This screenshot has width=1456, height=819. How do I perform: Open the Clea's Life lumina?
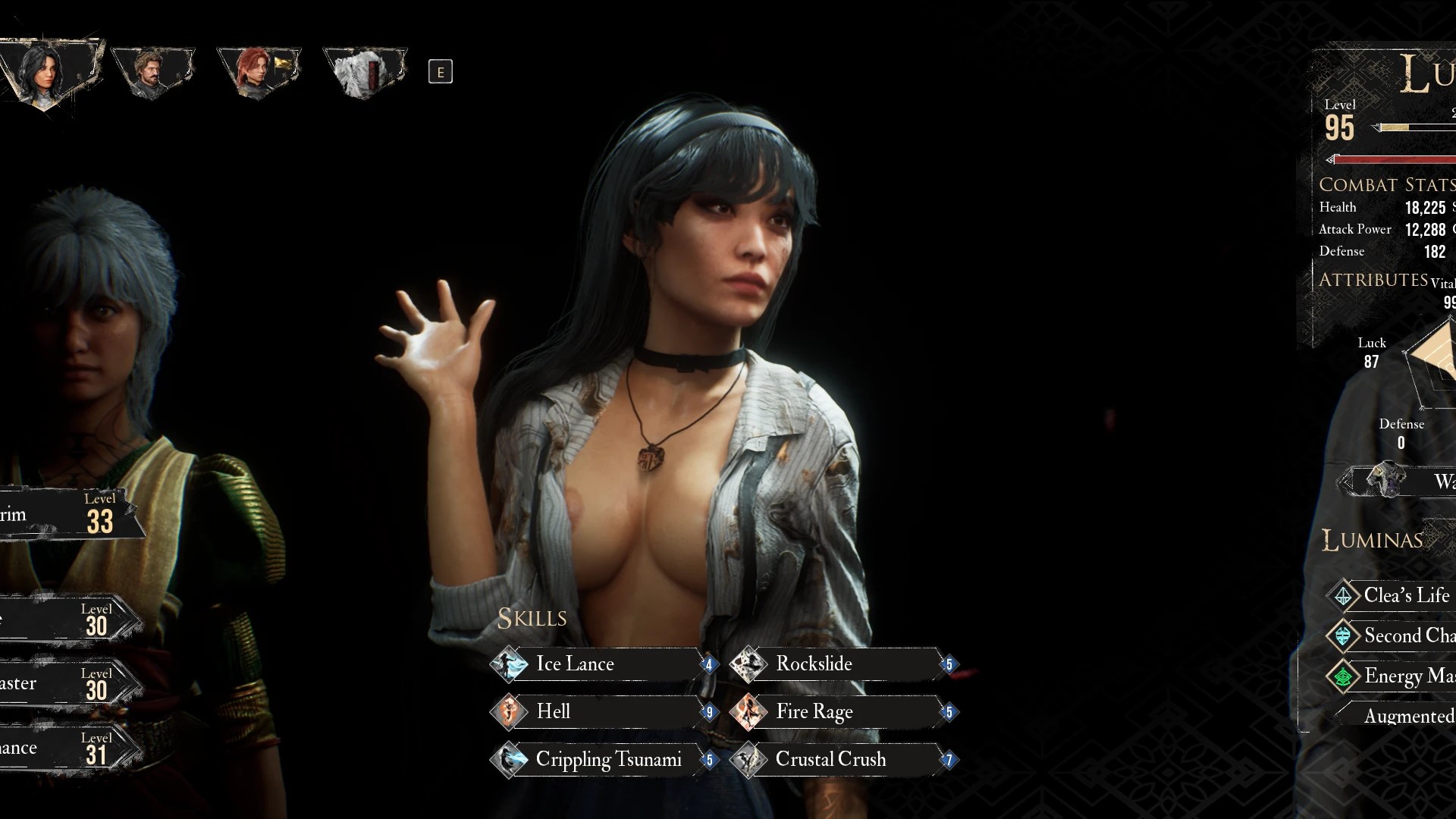1395,595
